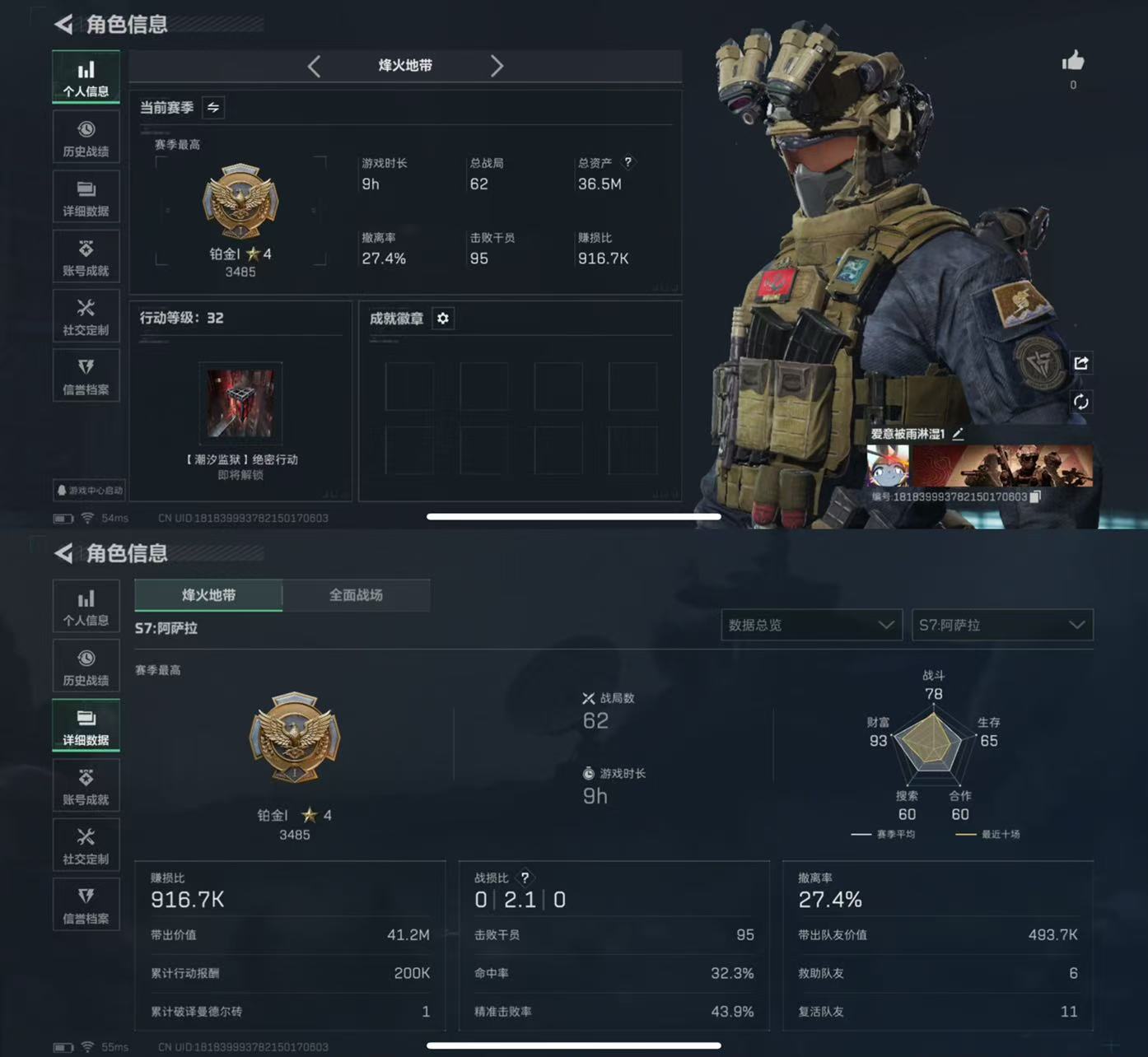Viewport: 1148px width, 1057px height.
Task: Open the S7:阿萨拉 season dropdown
Action: [x=1001, y=625]
